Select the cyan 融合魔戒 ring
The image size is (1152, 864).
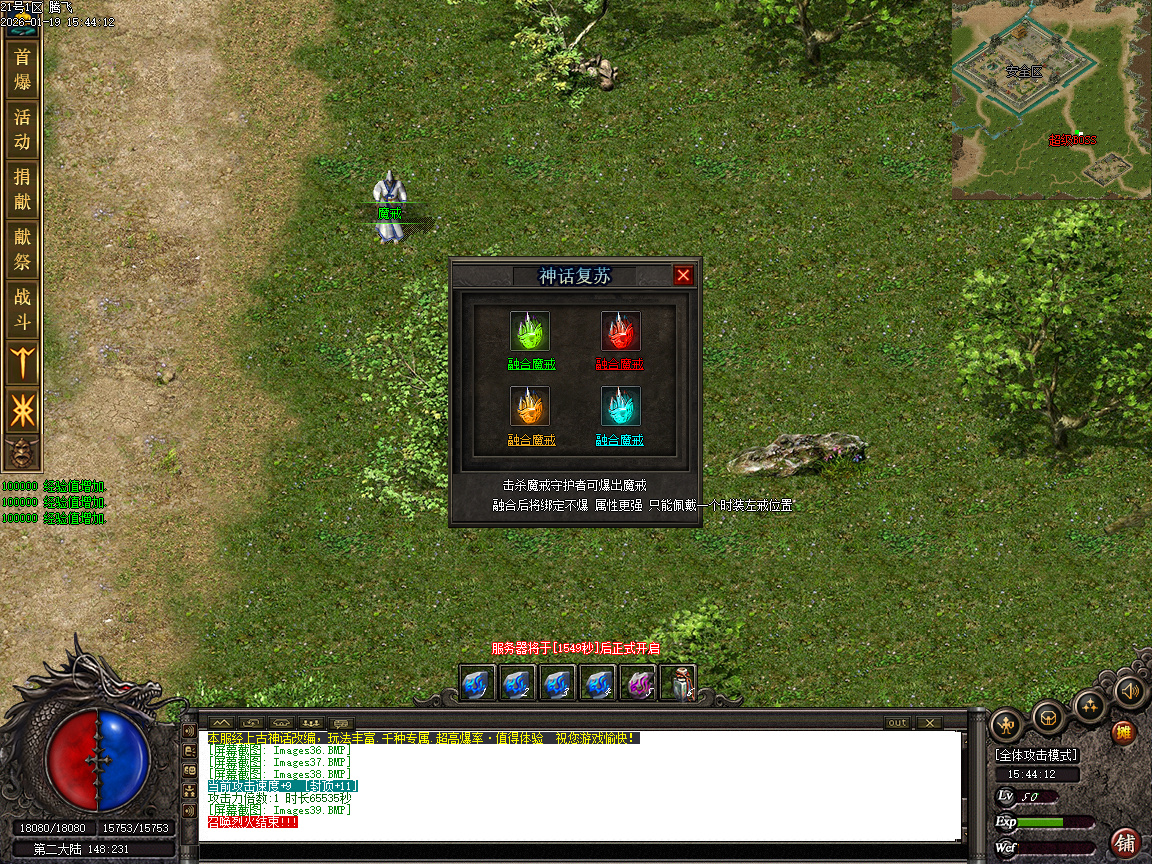pyautogui.click(x=620, y=407)
